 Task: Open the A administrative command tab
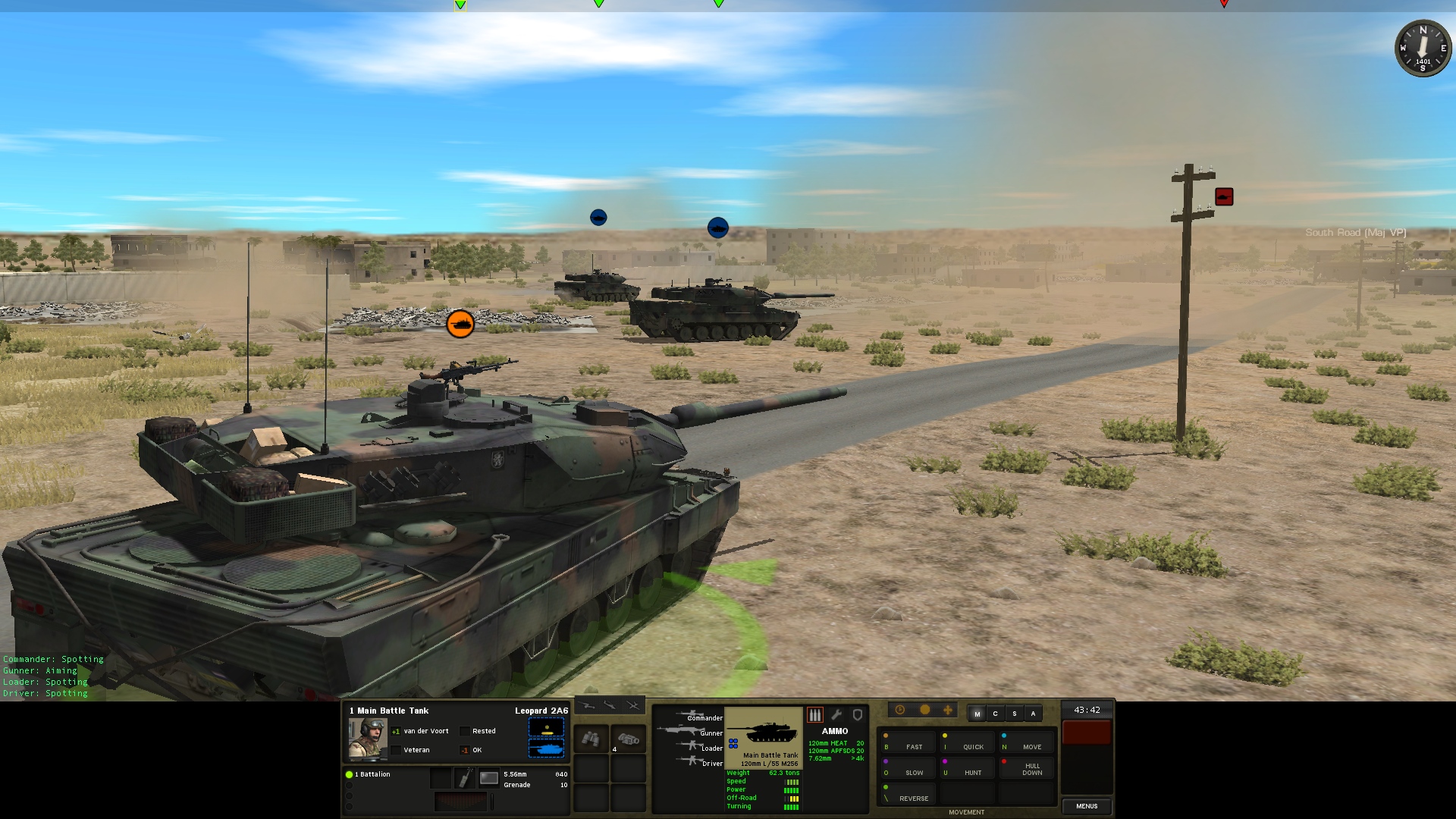pyautogui.click(x=1033, y=714)
